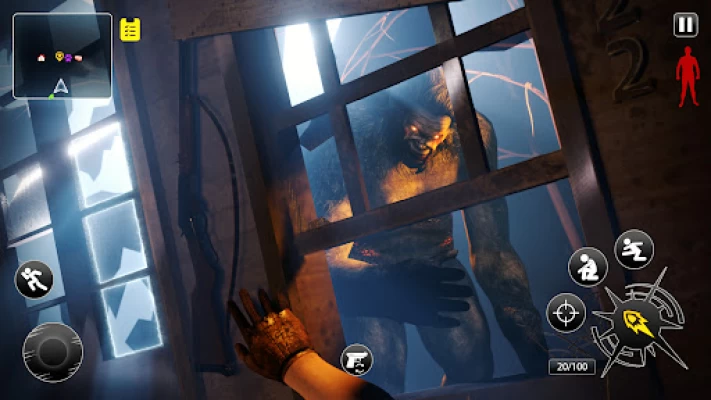Tap the virtual movement joystick
Image resolution: width=711 pixels, height=400 pixels.
[52, 351]
